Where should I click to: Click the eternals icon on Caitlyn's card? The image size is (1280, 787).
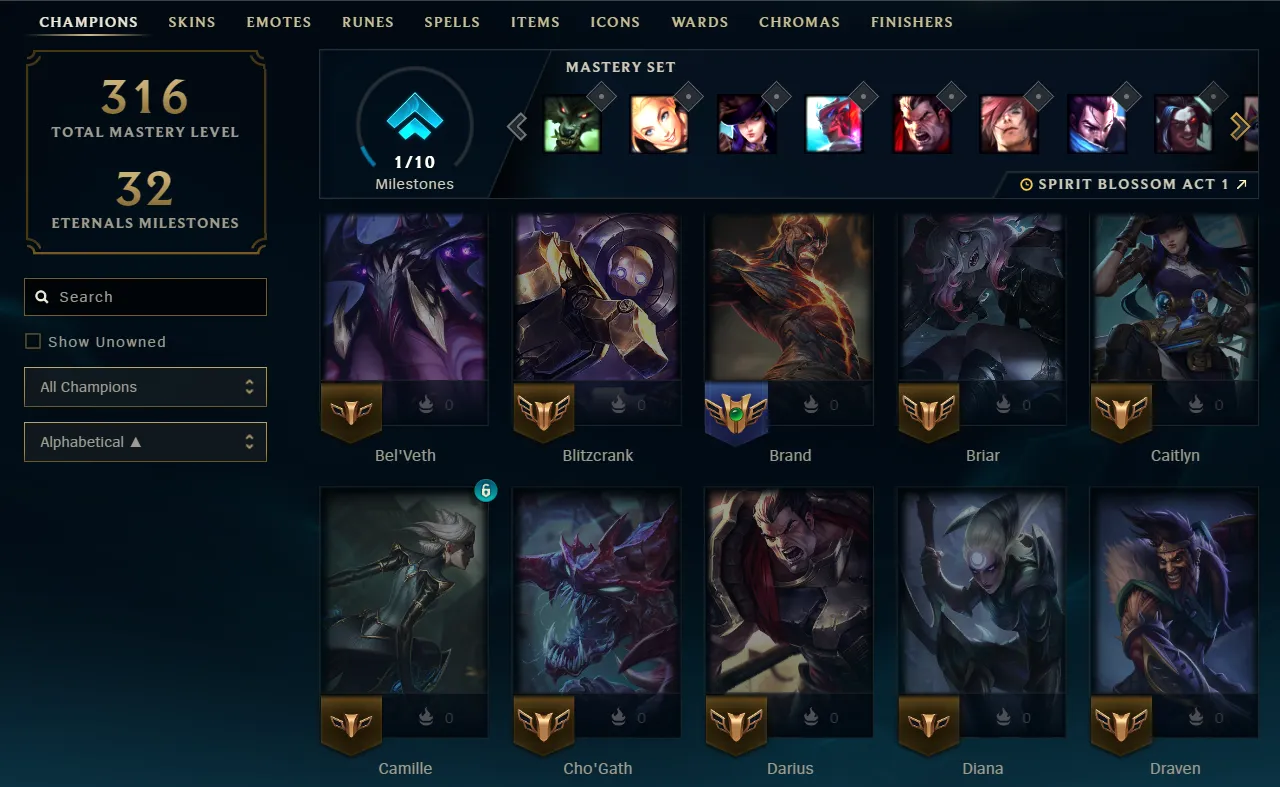[x=1194, y=404]
